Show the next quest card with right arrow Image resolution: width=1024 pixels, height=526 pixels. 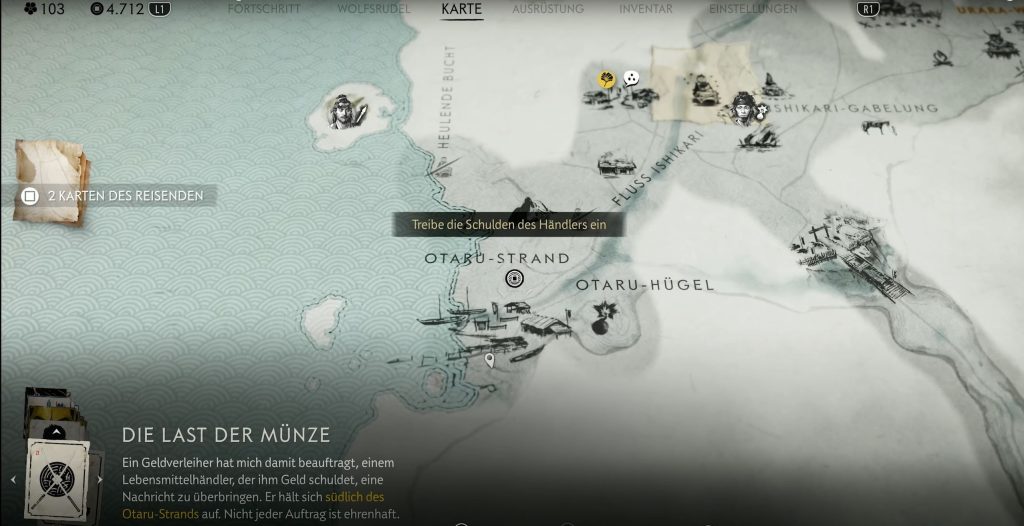pos(99,479)
